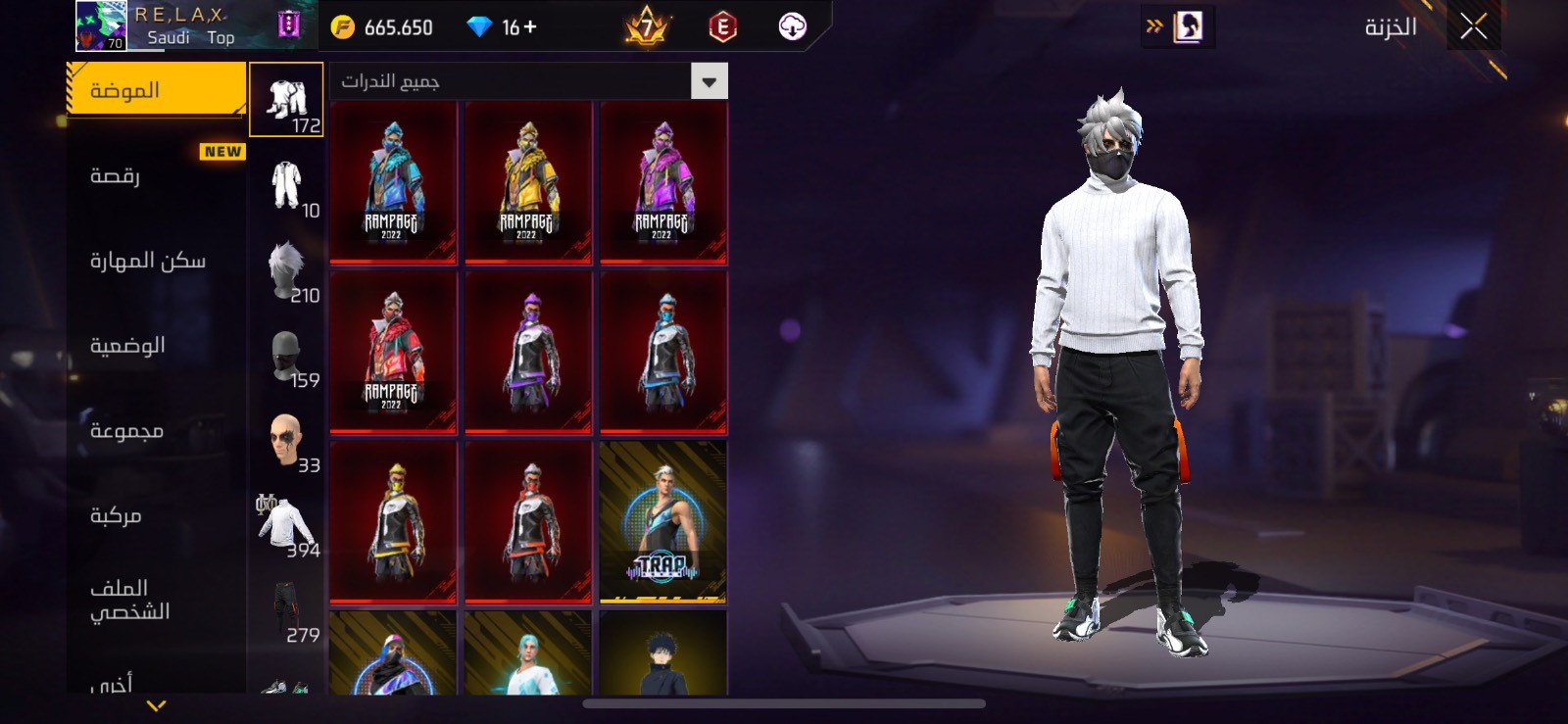Choose the TRAP outfit thumbnail
1568x724 pixels.
click(x=663, y=522)
